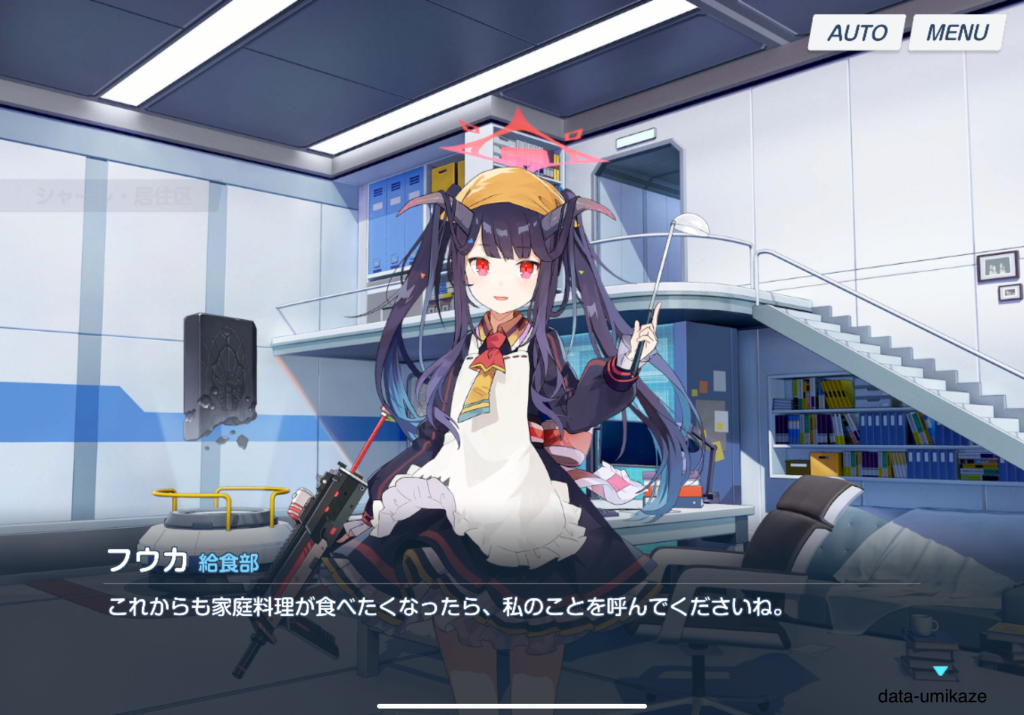Toggle the AUTO dialogue playback button

pos(856,32)
